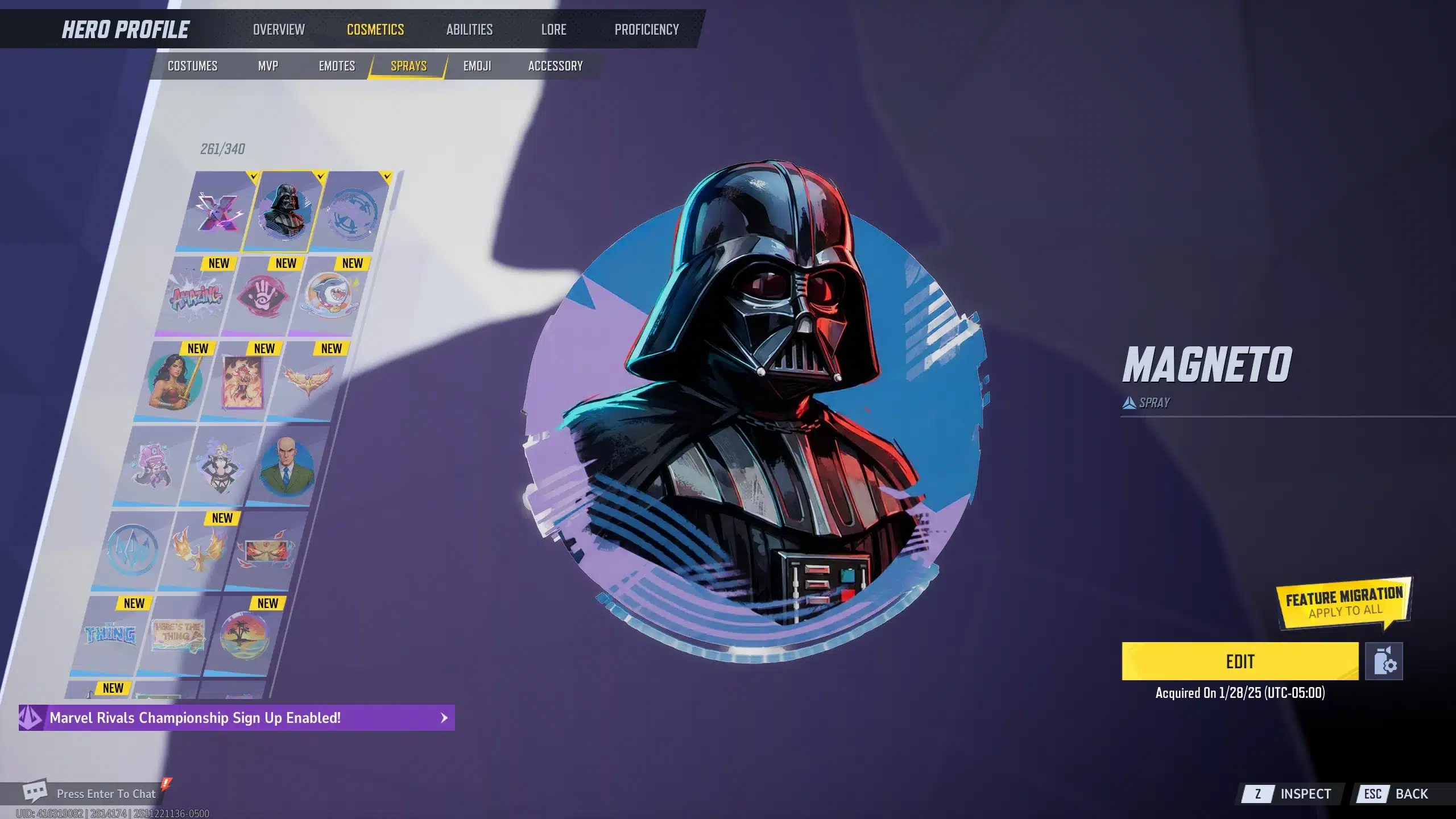Show the Lore tab
The width and height of the screenshot is (1456, 819).
click(x=553, y=30)
